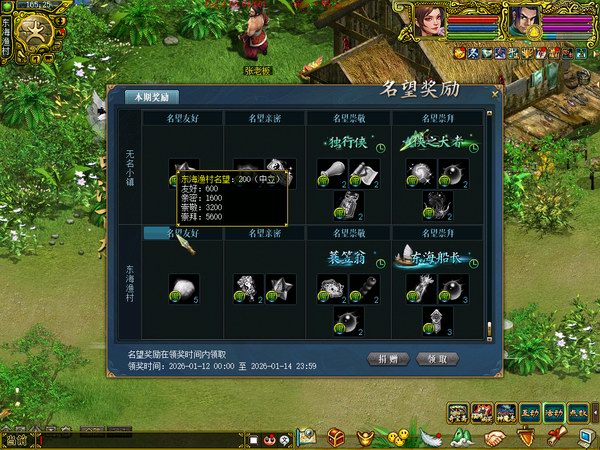This screenshot has height=450, width=600.
Task: Click the 捐赠 donate button
Action: pos(387,358)
